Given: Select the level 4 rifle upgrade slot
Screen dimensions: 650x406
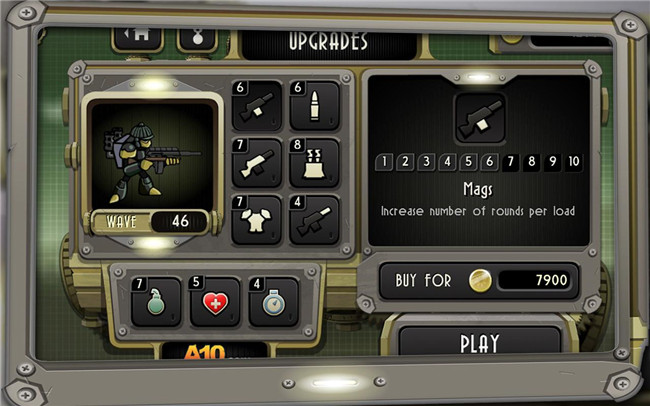Looking at the screenshot, I should (x=314, y=220).
